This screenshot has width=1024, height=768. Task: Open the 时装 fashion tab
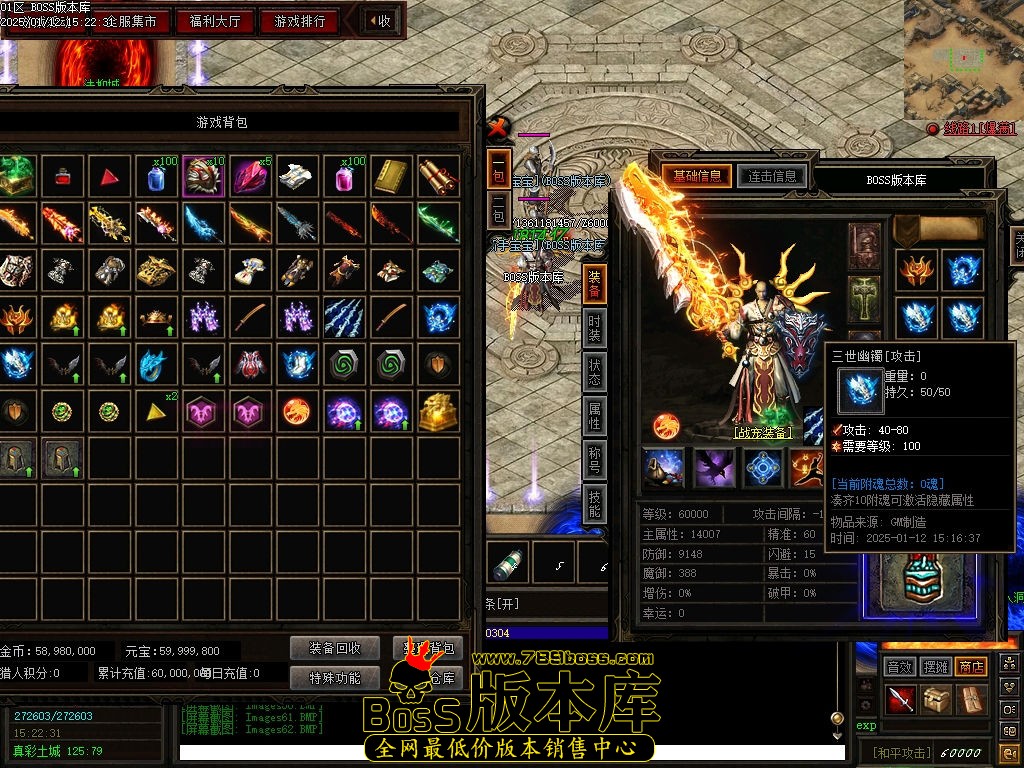coord(595,327)
